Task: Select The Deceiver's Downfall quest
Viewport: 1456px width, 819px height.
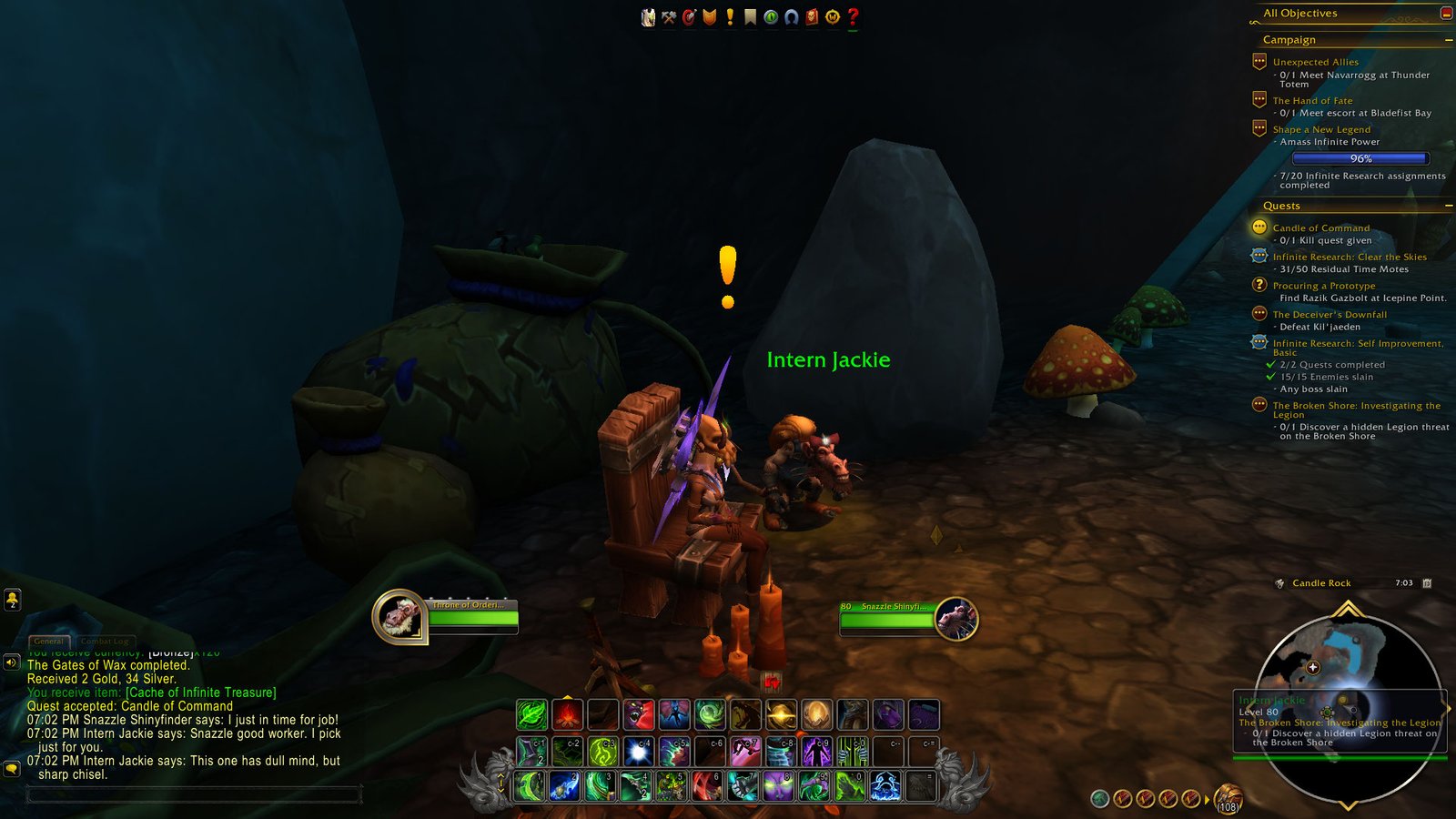Action: click(x=1330, y=314)
